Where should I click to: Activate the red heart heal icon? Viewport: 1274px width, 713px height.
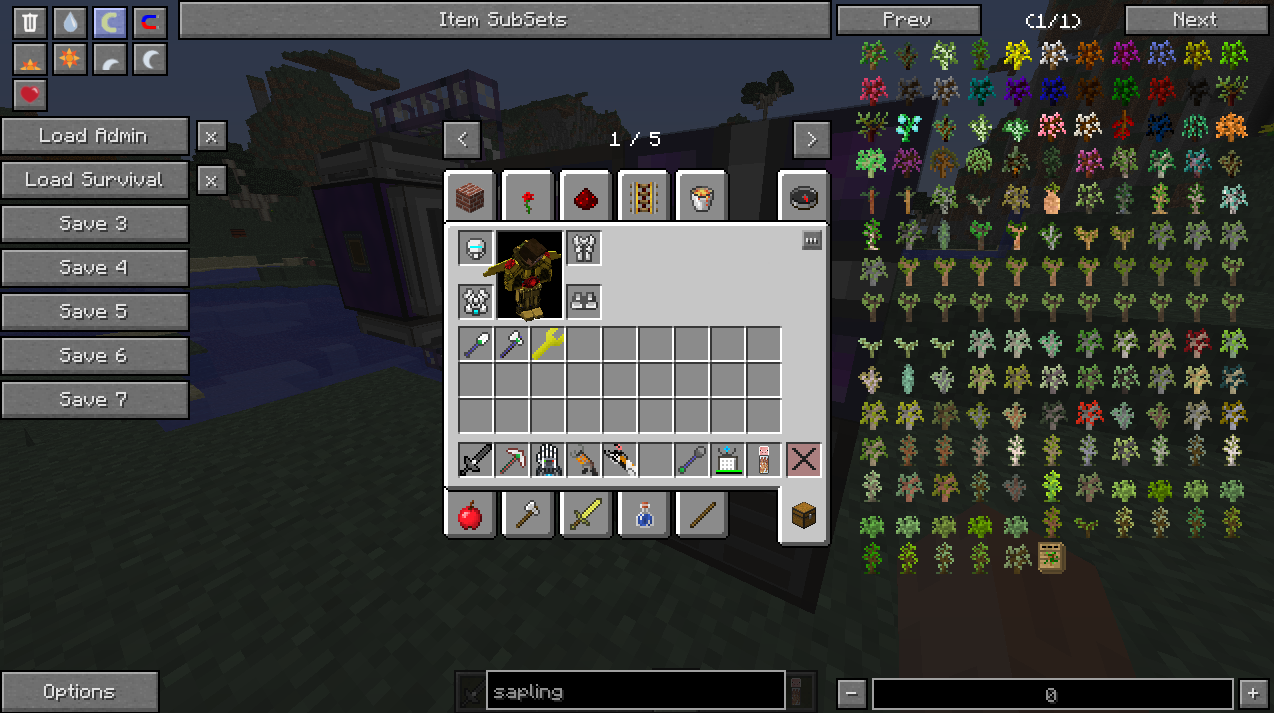coord(30,95)
